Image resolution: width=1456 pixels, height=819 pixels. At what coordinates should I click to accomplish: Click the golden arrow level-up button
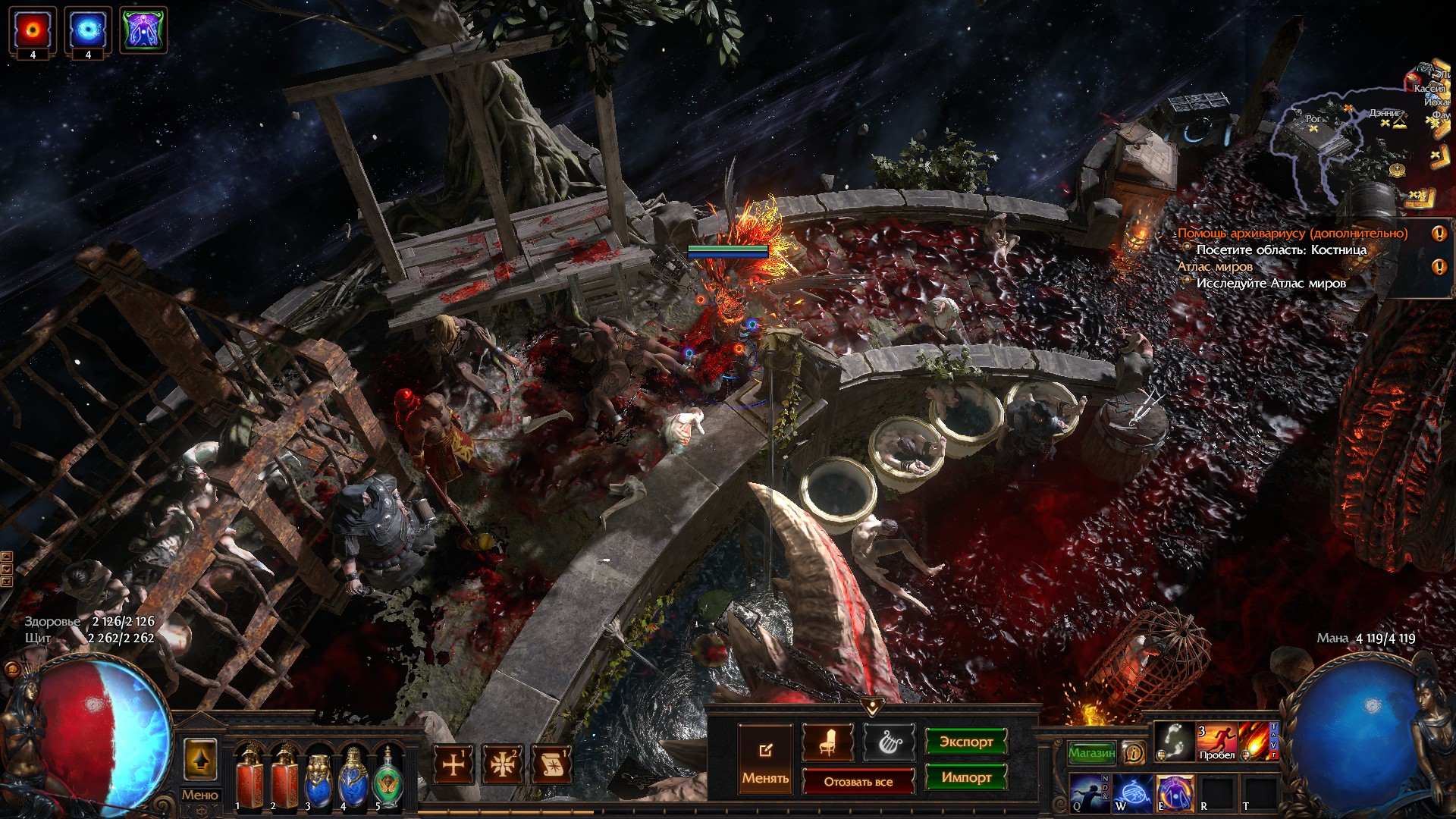point(200,759)
